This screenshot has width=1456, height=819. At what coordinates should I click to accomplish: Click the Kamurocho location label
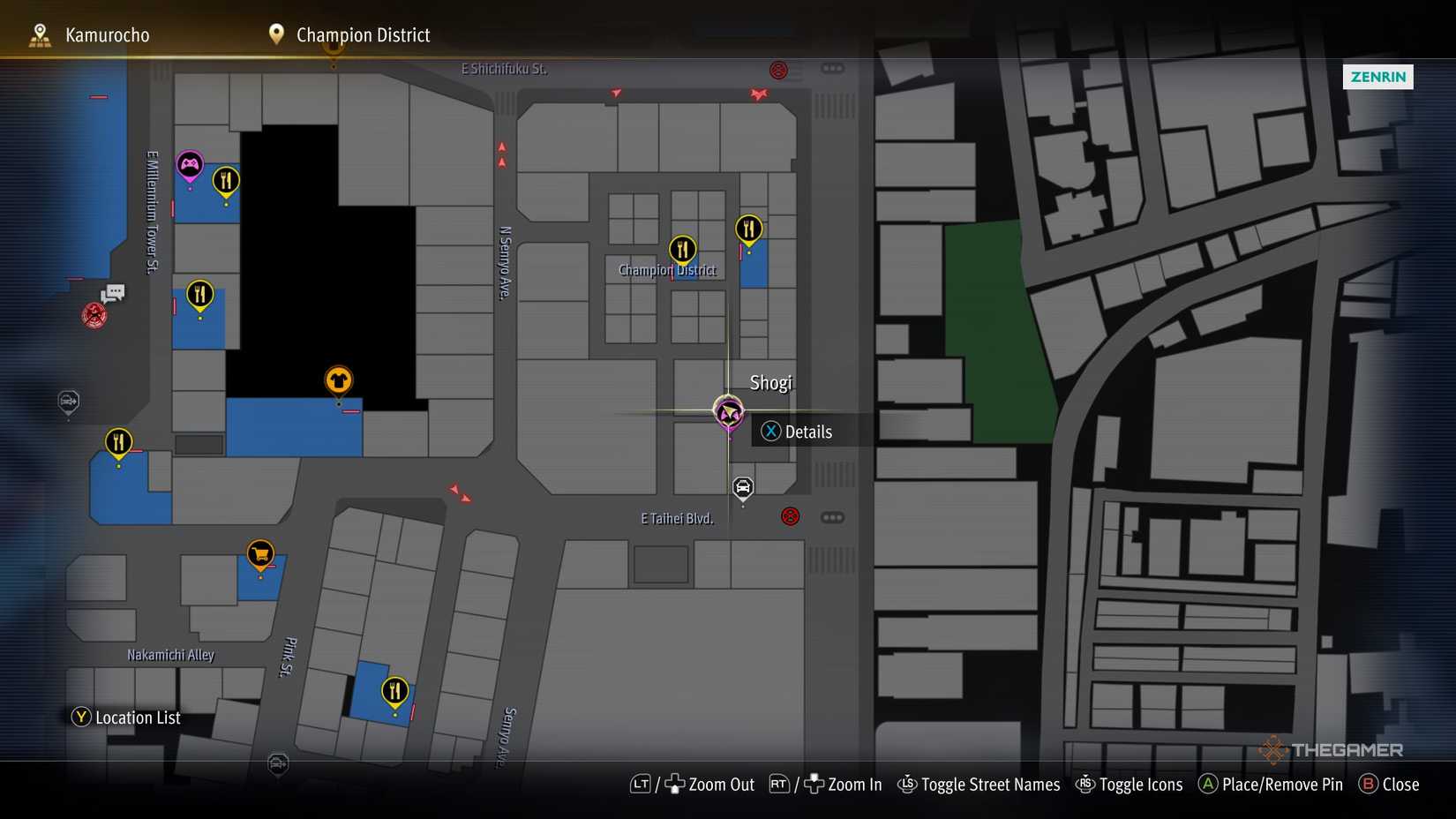click(106, 34)
